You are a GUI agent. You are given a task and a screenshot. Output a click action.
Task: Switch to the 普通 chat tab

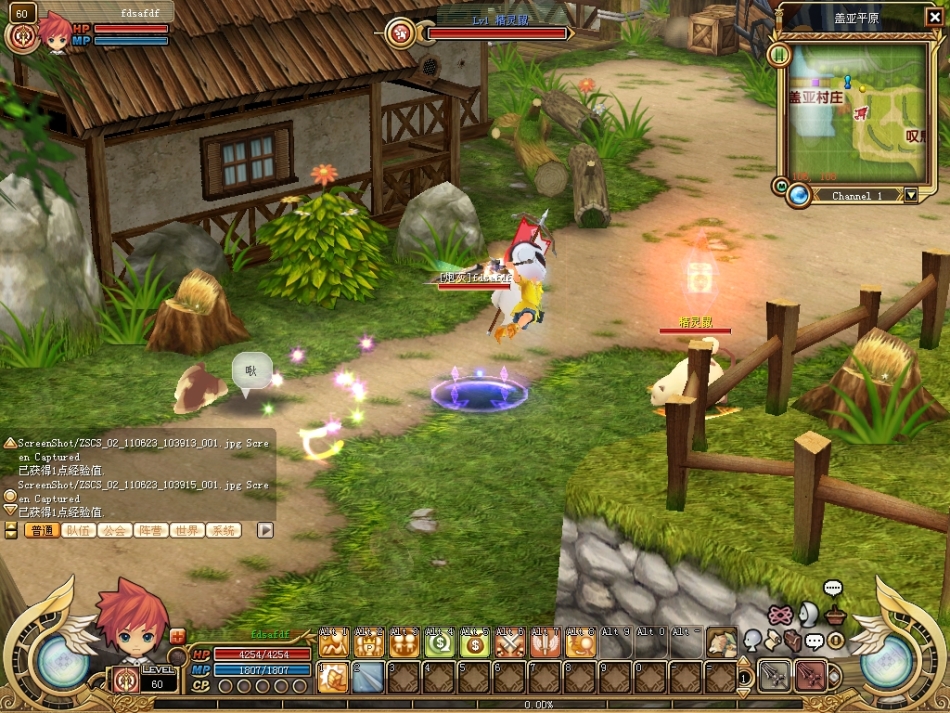(42, 531)
